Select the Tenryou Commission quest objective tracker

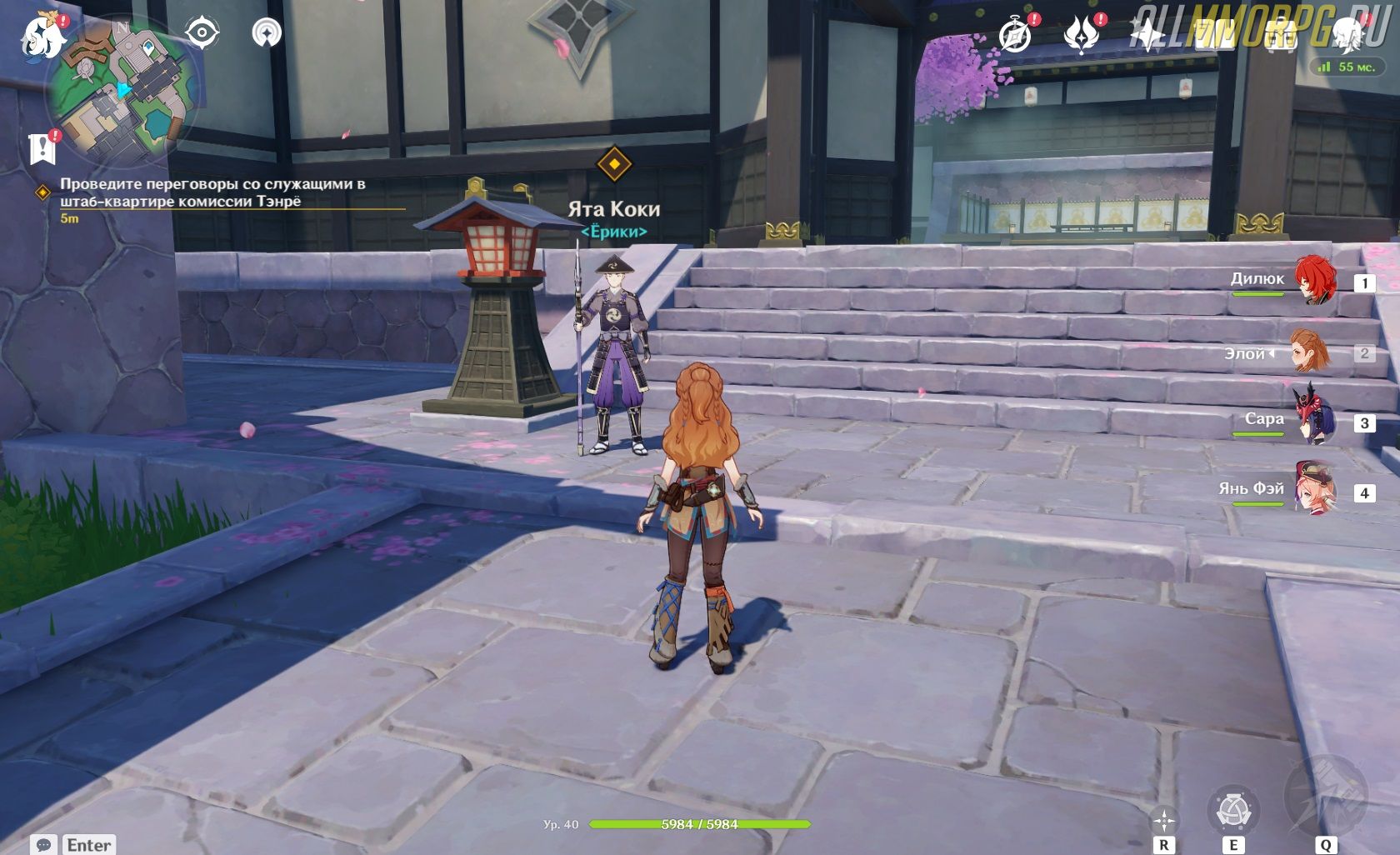(212, 192)
